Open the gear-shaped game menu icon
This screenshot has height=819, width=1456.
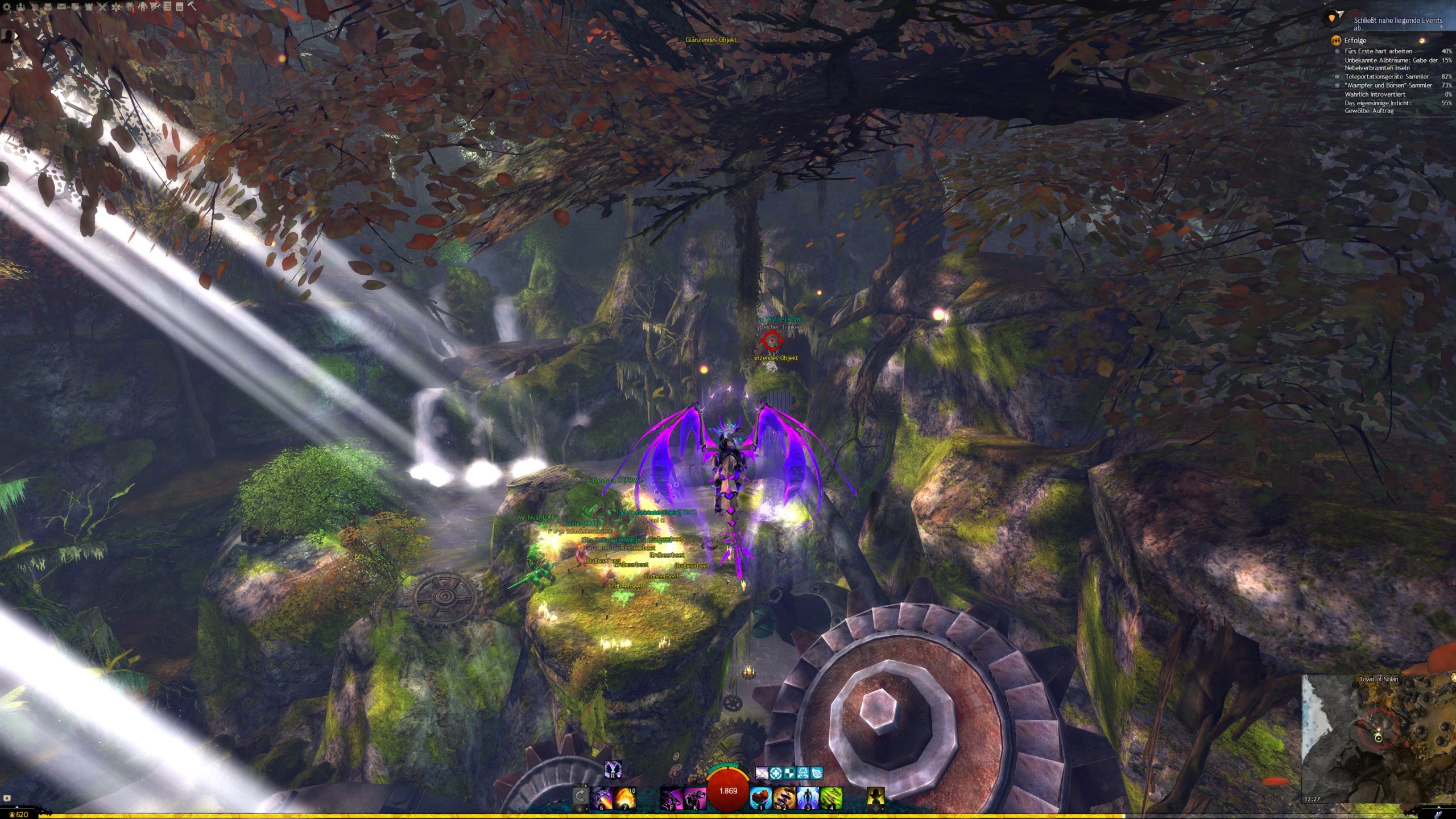click(7, 7)
